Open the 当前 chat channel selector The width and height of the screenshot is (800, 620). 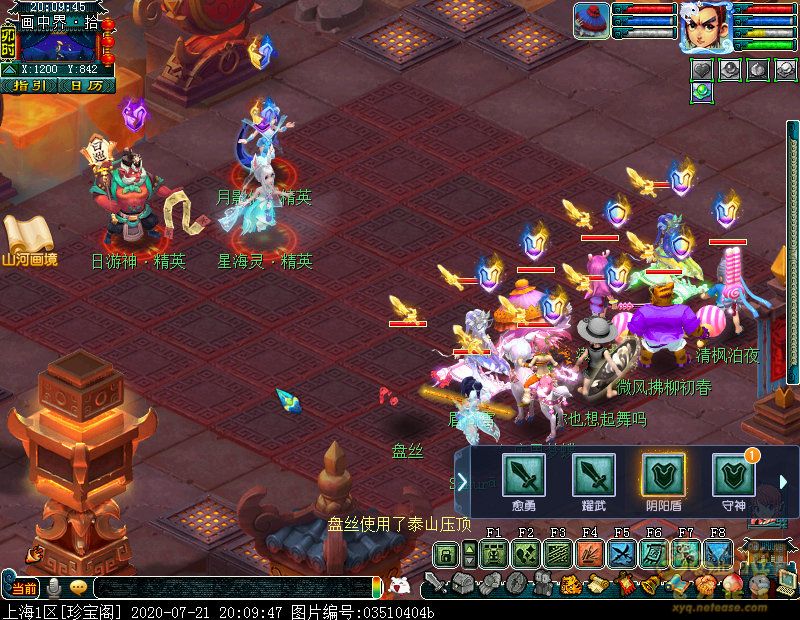click(23, 587)
